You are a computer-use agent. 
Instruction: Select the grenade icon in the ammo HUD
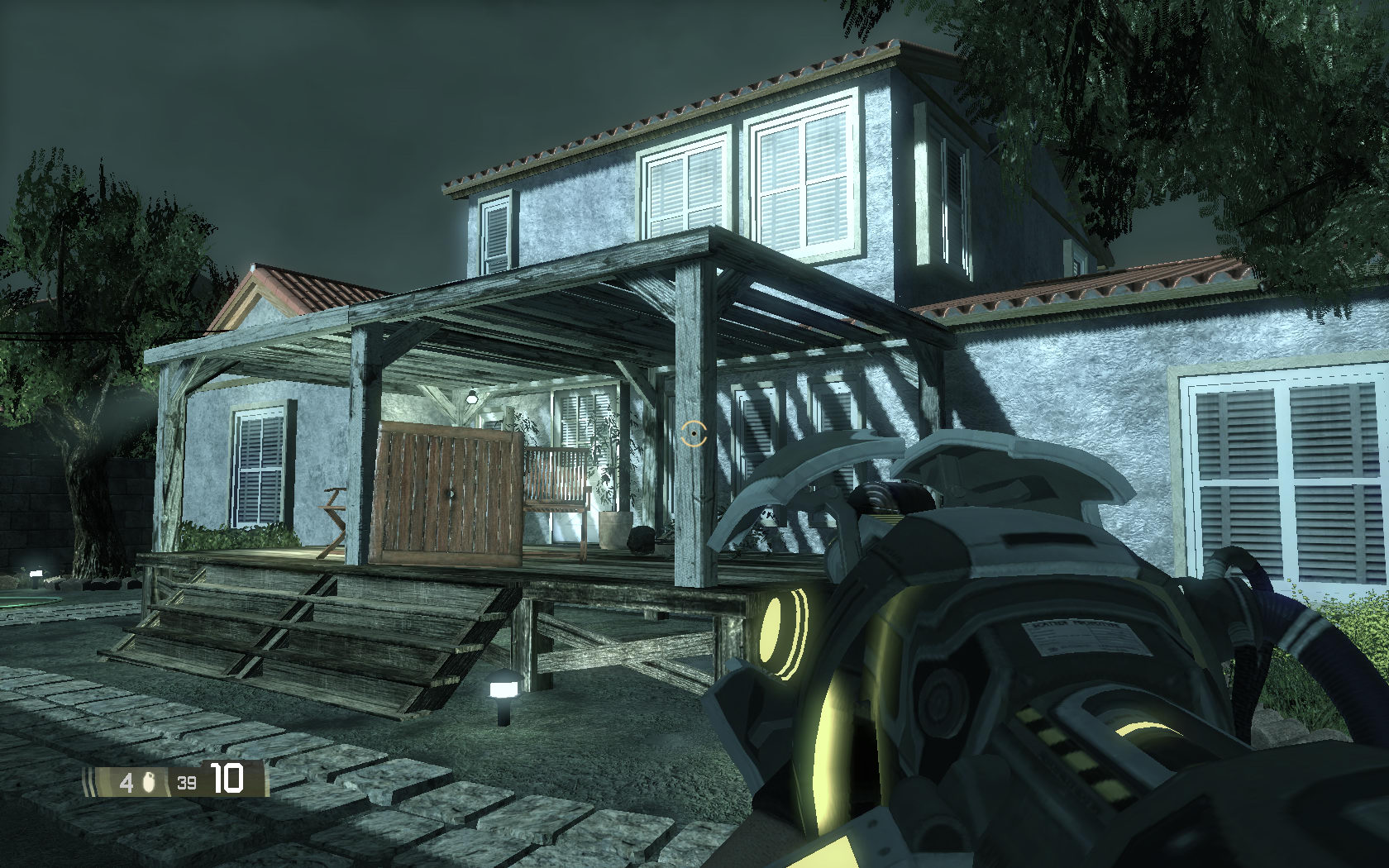pyautogui.click(x=149, y=781)
